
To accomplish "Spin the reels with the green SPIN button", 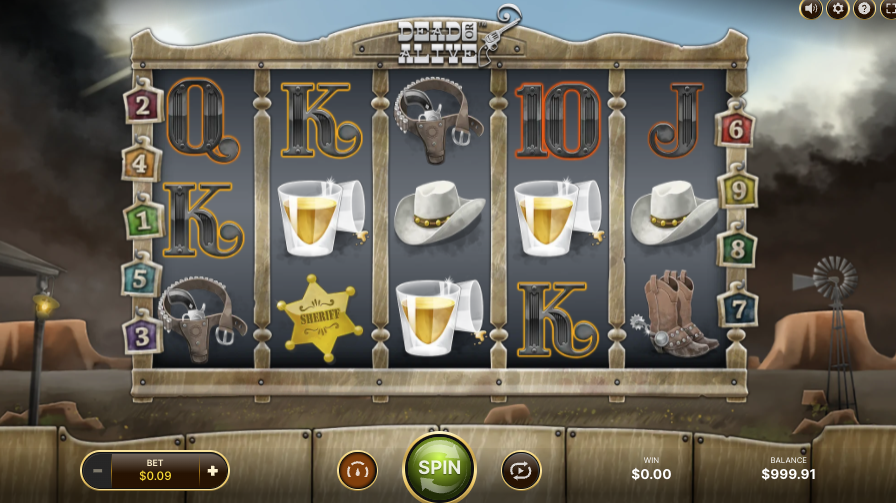I will (x=439, y=467).
